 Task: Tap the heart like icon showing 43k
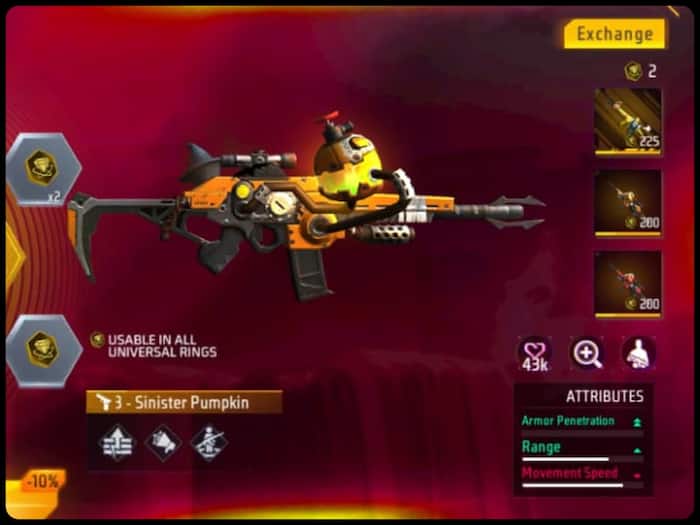[534, 353]
